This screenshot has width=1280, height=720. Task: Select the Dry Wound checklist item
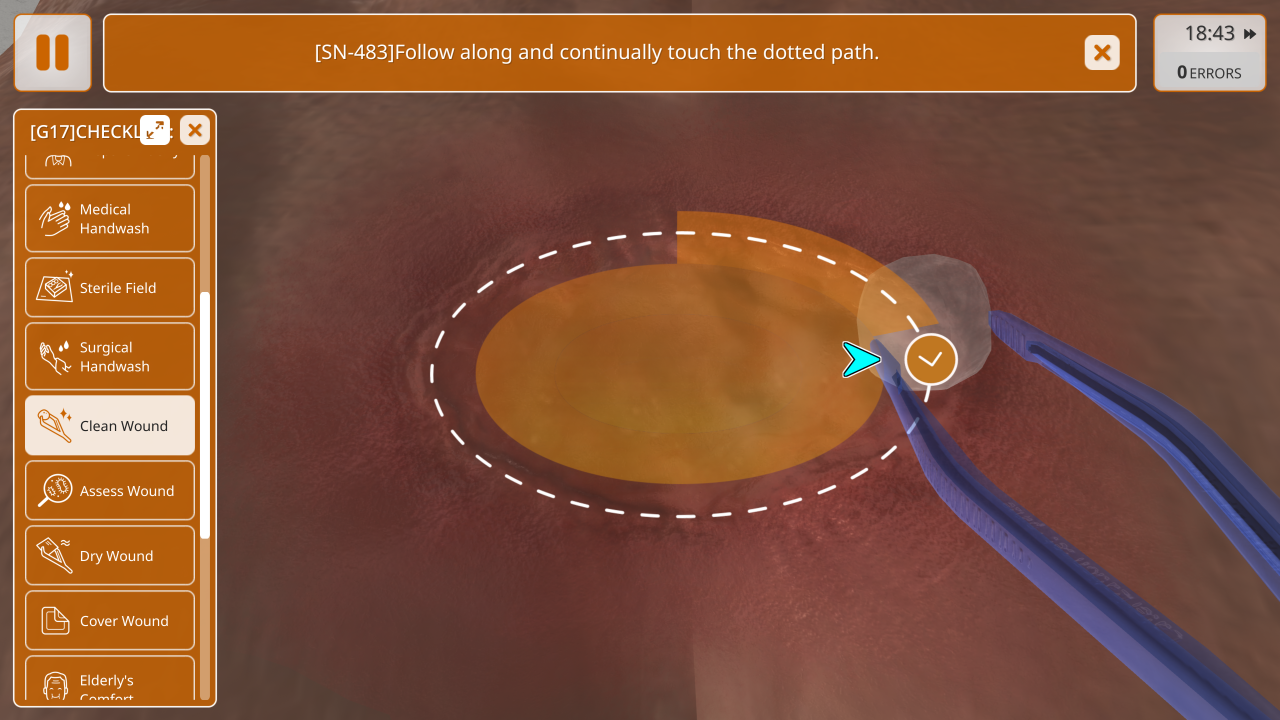point(110,555)
